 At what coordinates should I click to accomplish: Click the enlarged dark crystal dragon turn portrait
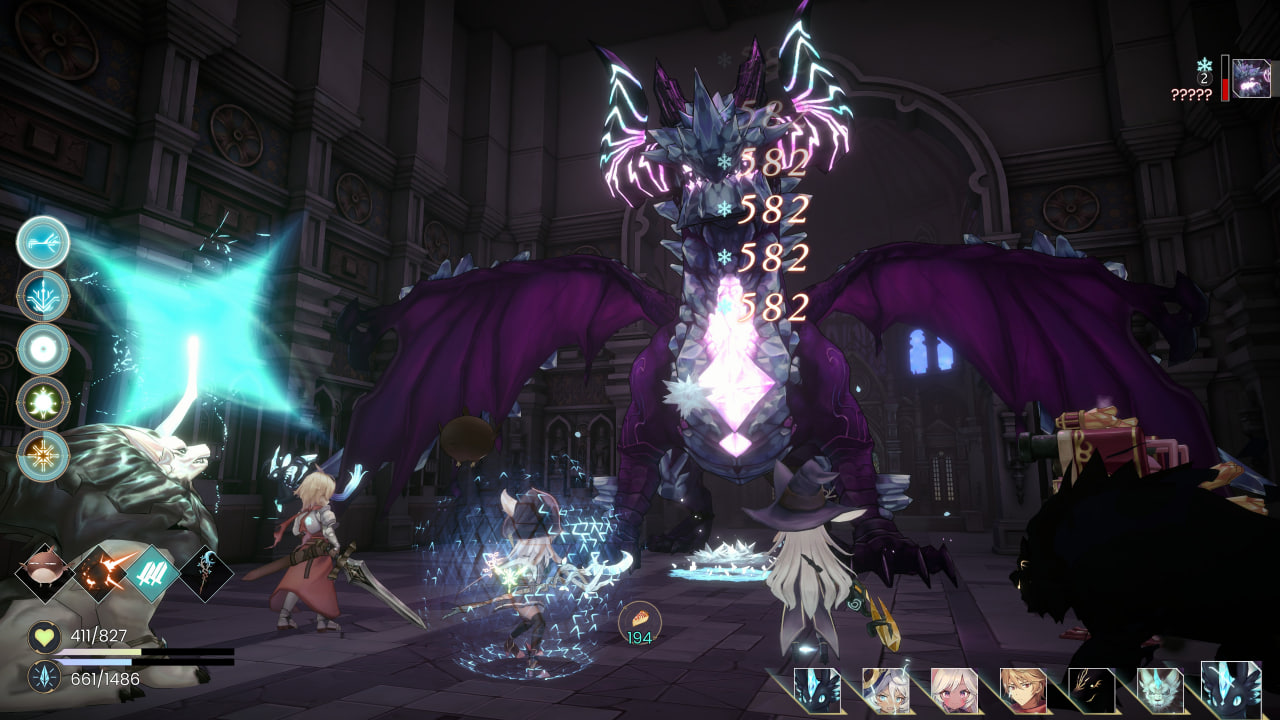1231,688
